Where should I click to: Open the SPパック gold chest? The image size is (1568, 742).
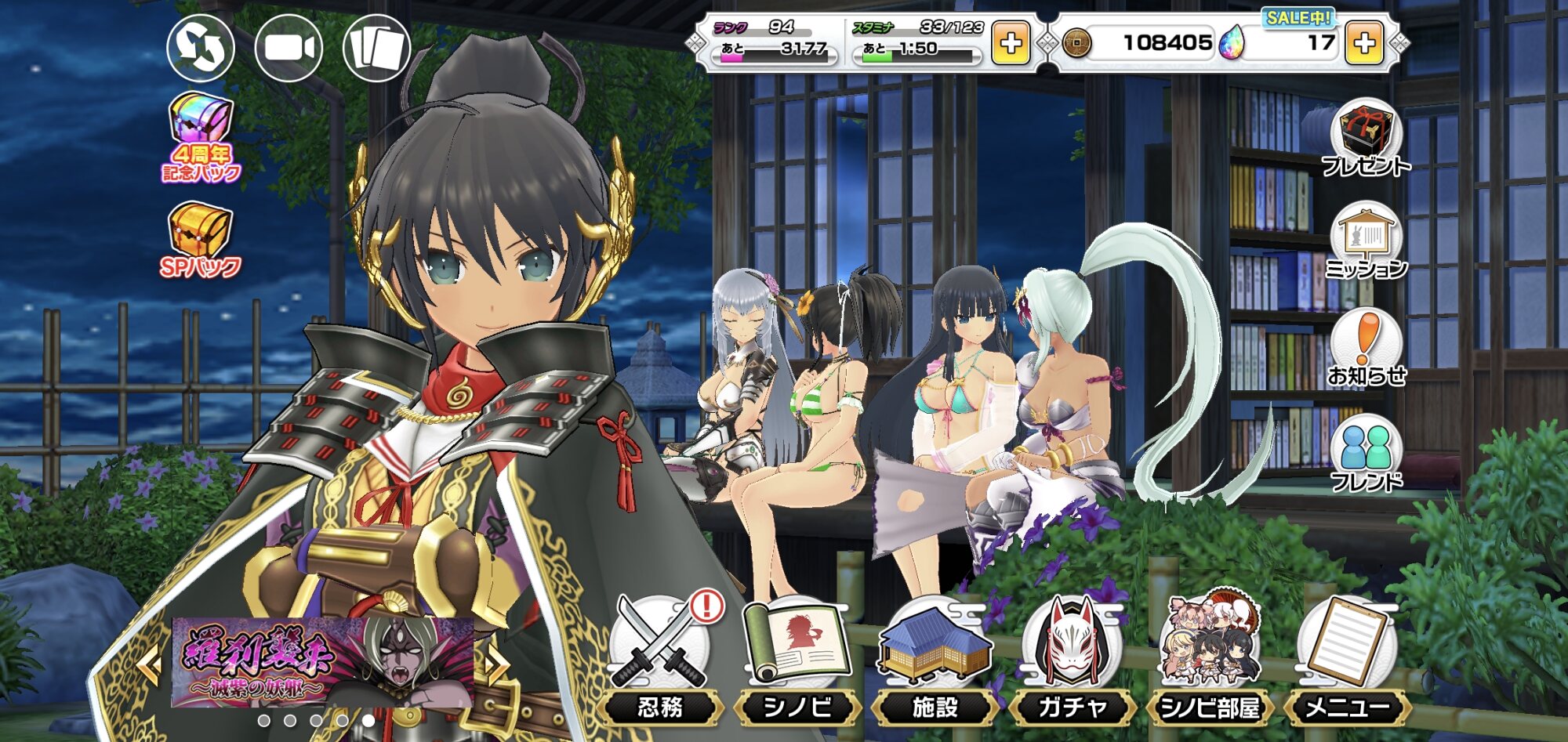tap(201, 239)
